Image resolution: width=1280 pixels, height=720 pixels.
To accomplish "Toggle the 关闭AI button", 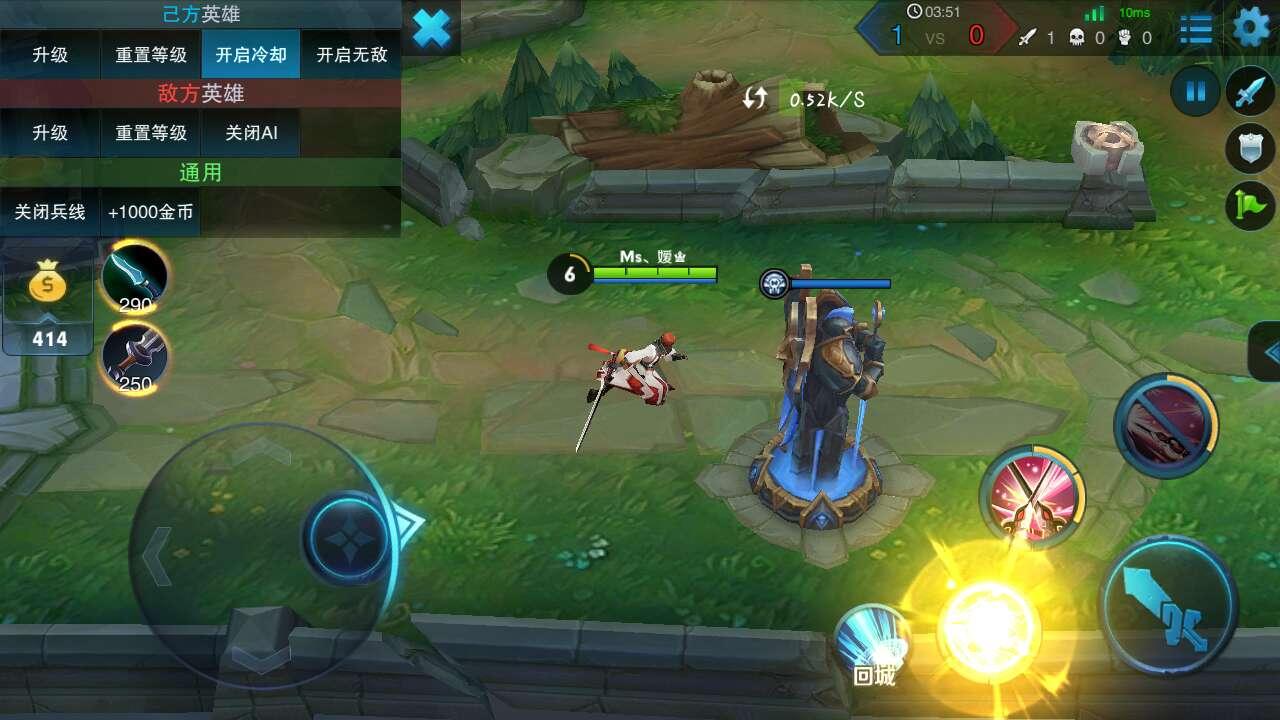I will click(251, 133).
